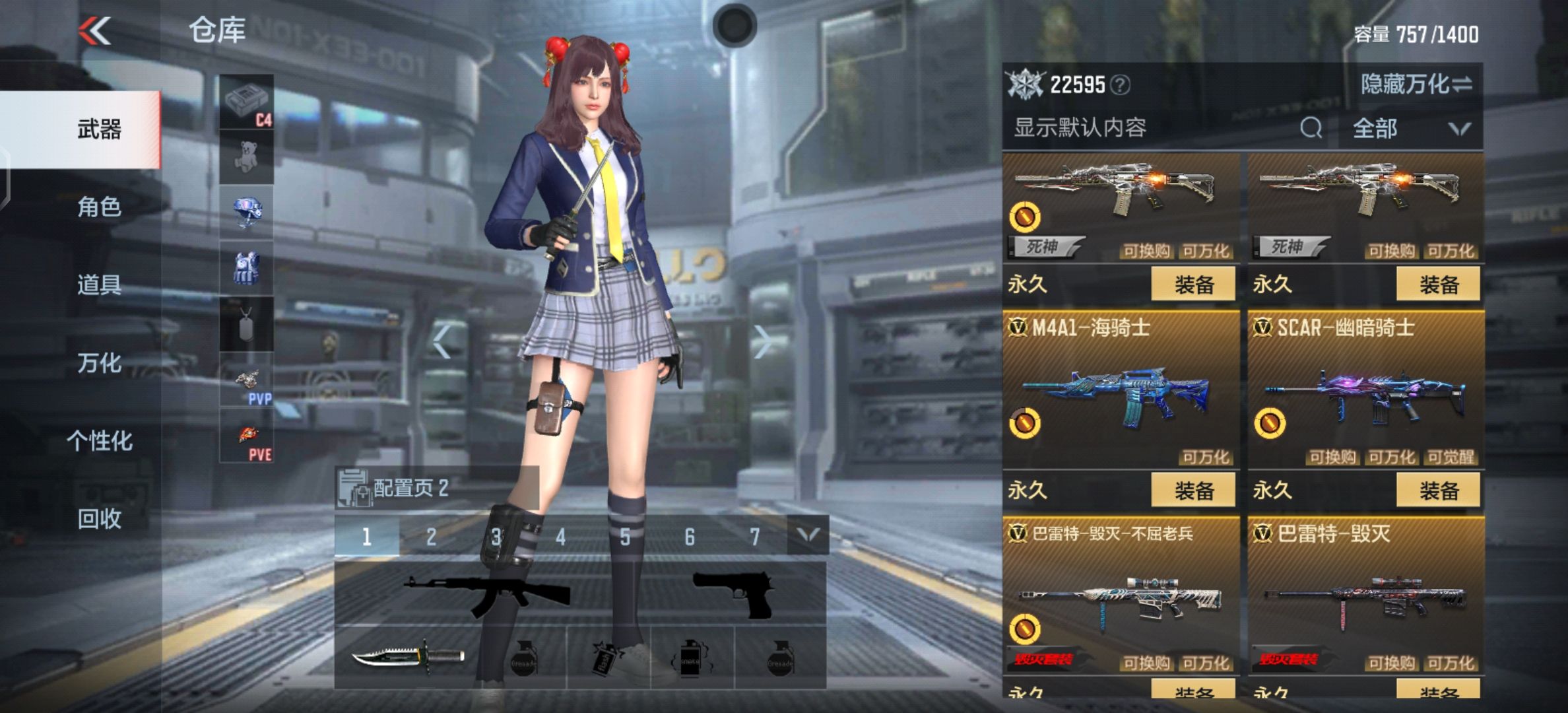1568x713 pixels.
Task: Select the 万化 tab
Action: pos(99,363)
